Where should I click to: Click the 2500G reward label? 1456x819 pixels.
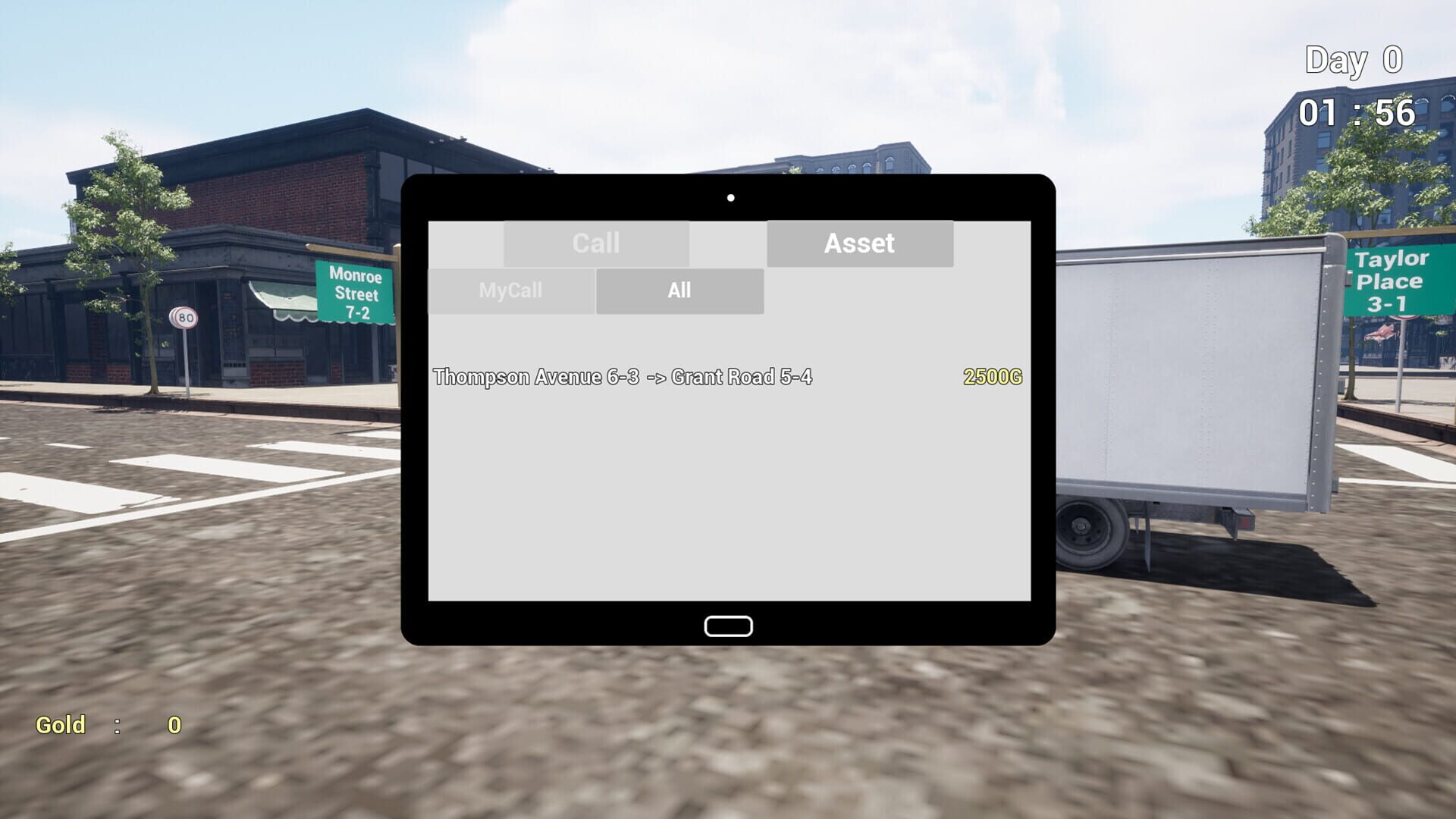992,377
